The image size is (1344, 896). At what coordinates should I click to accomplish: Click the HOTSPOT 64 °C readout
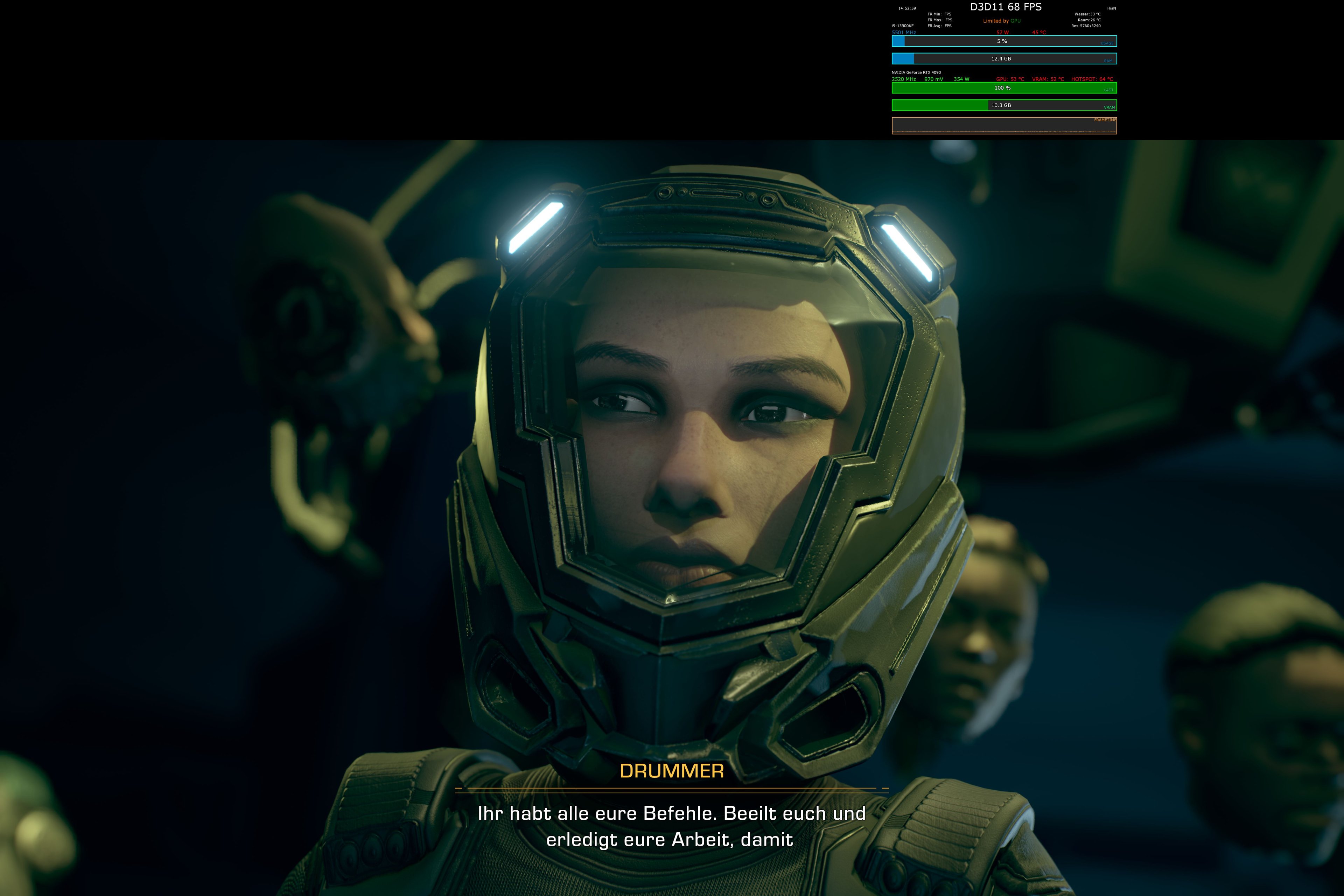pos(1093,79)
